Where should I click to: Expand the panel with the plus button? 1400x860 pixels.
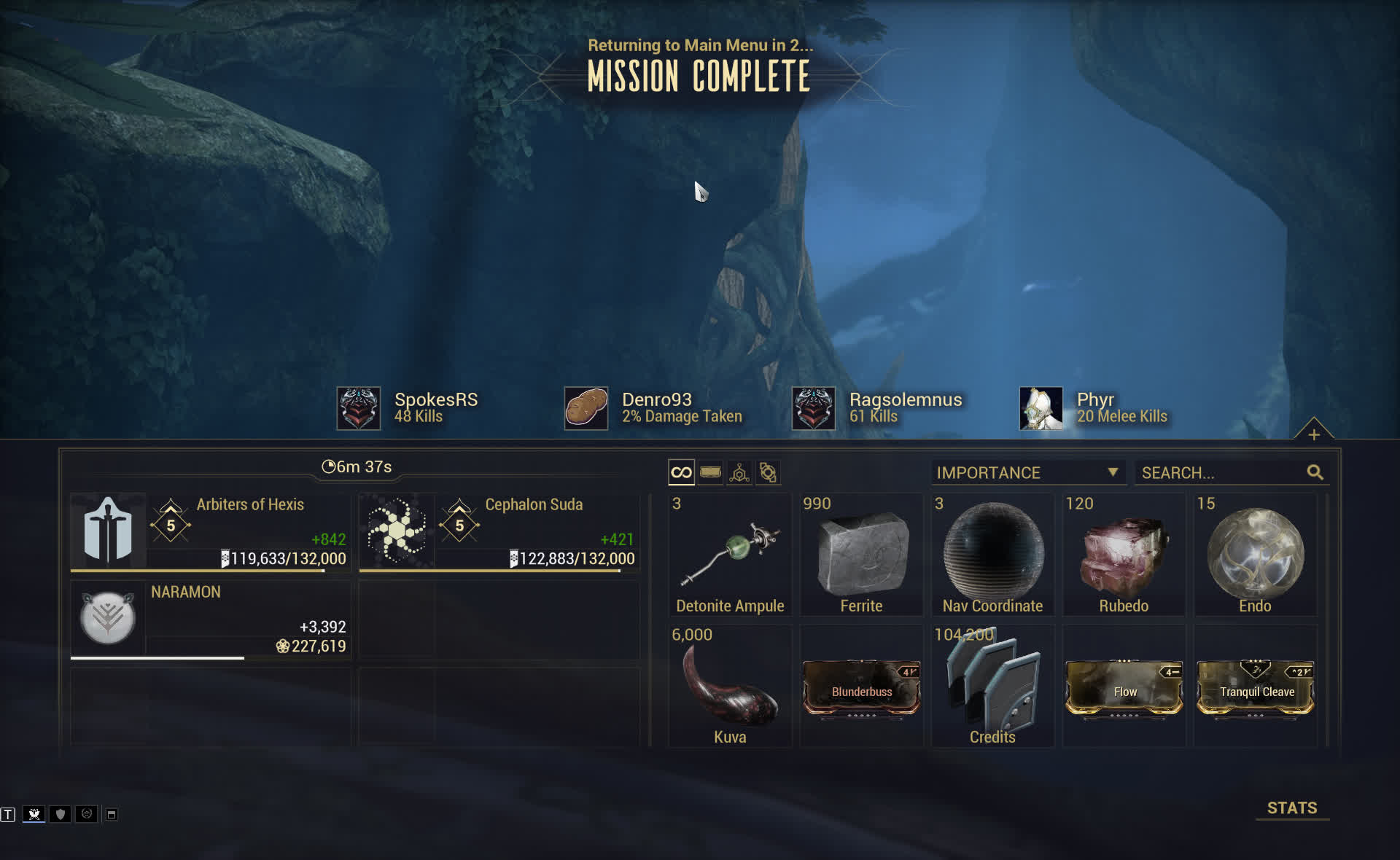pyautogui.click(x=1314, y=434)
